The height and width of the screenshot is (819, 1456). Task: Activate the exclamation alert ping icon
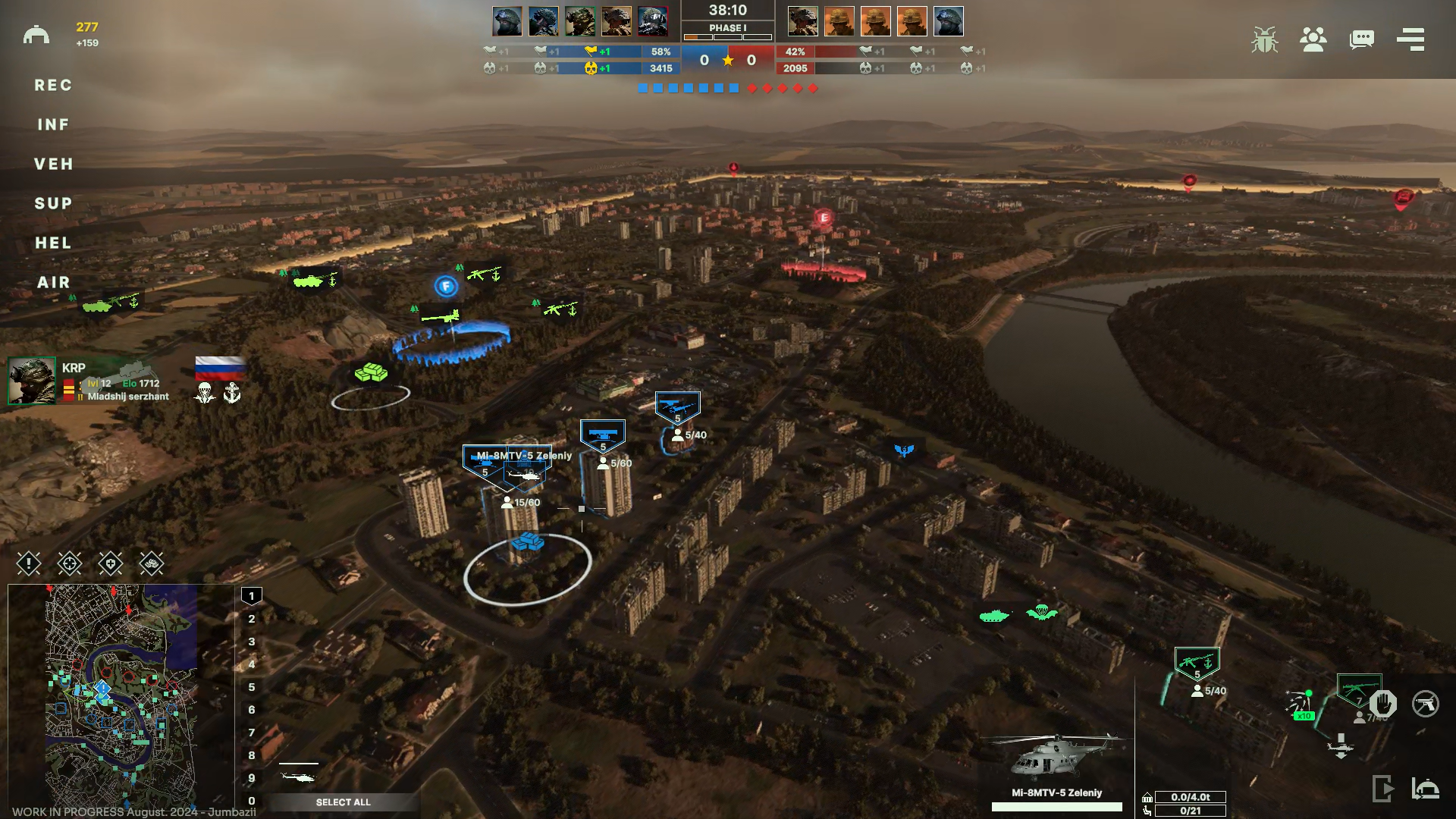29,563
